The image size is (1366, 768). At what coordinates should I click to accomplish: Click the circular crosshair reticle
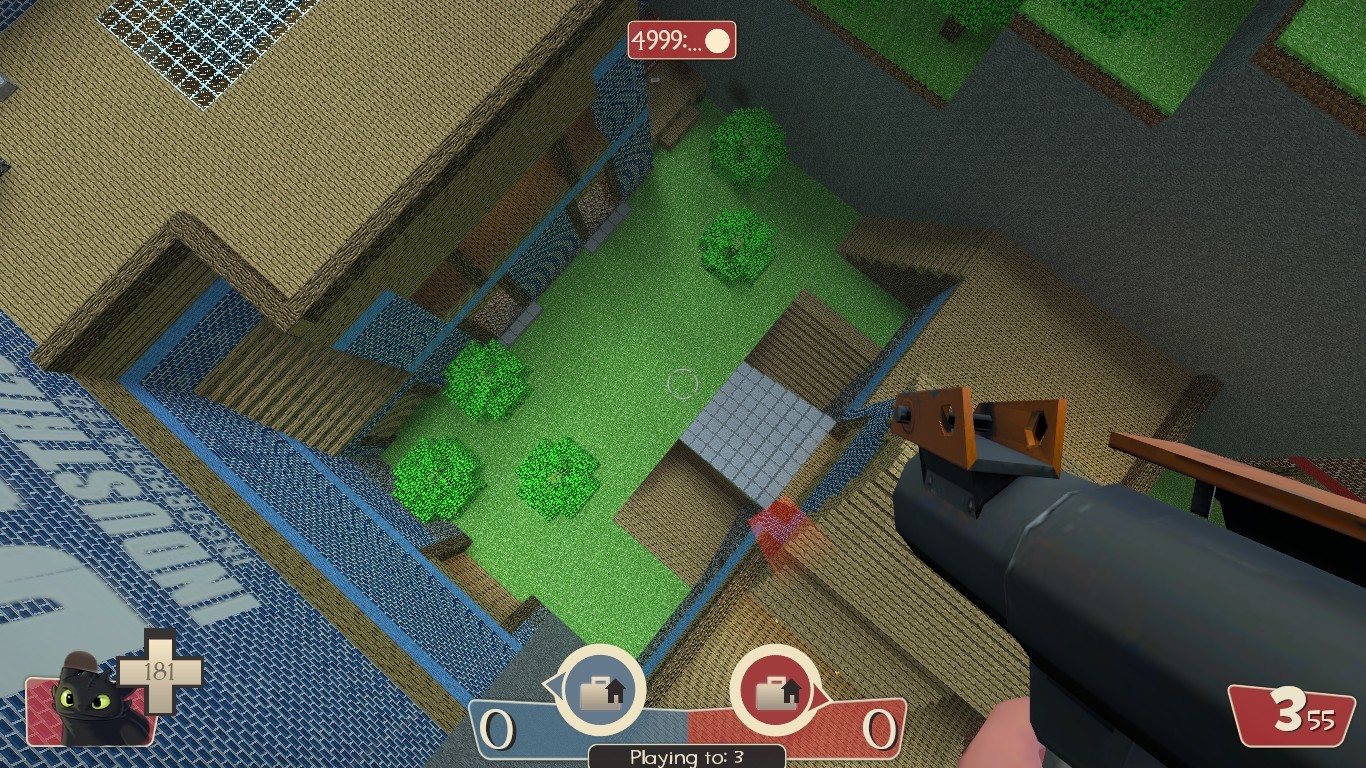(684, 383)
